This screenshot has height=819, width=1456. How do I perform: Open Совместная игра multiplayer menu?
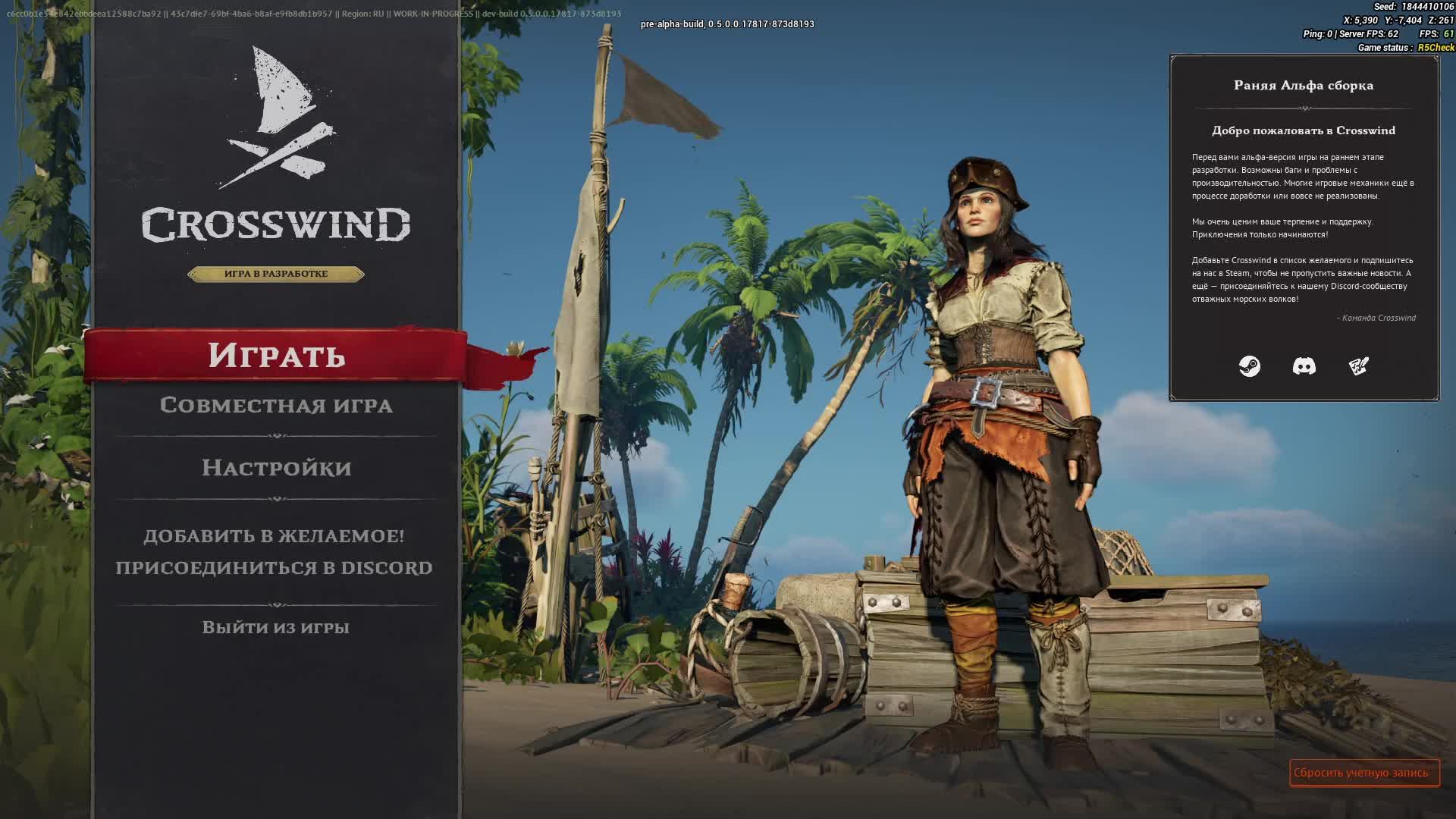click(x=276, y=405)
